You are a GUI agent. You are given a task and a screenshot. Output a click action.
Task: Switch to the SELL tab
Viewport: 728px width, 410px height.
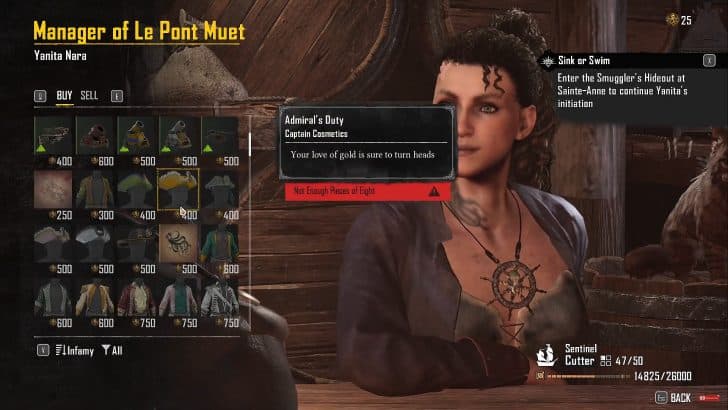[x=90, y=96]
